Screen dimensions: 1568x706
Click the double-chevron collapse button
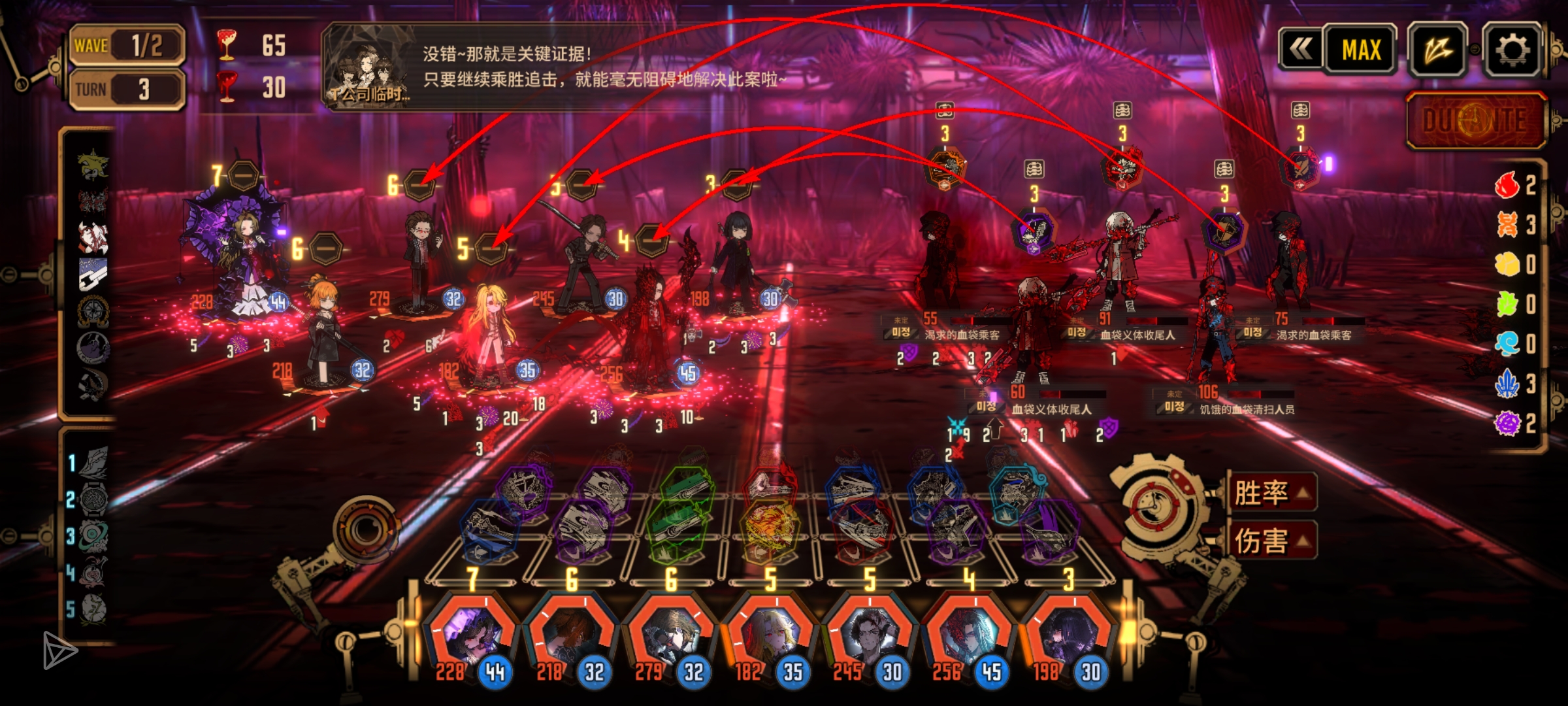click(1300, 48)
